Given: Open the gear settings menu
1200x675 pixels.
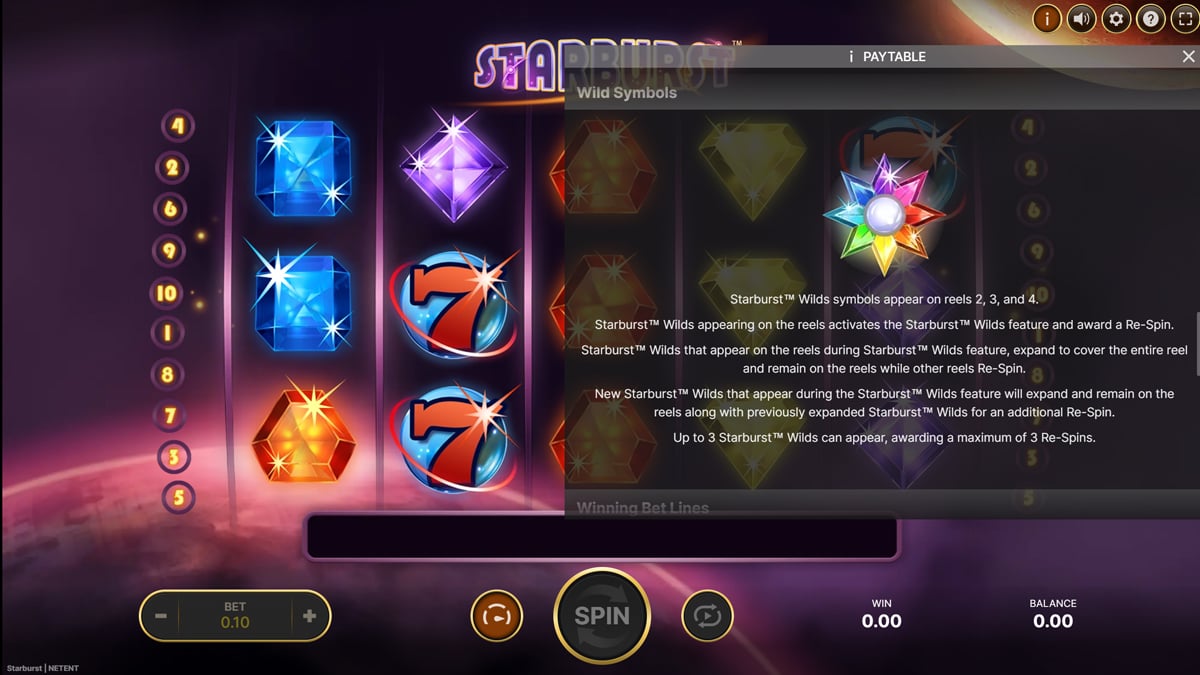Looking at the screenshot, I should (1116, 19).
